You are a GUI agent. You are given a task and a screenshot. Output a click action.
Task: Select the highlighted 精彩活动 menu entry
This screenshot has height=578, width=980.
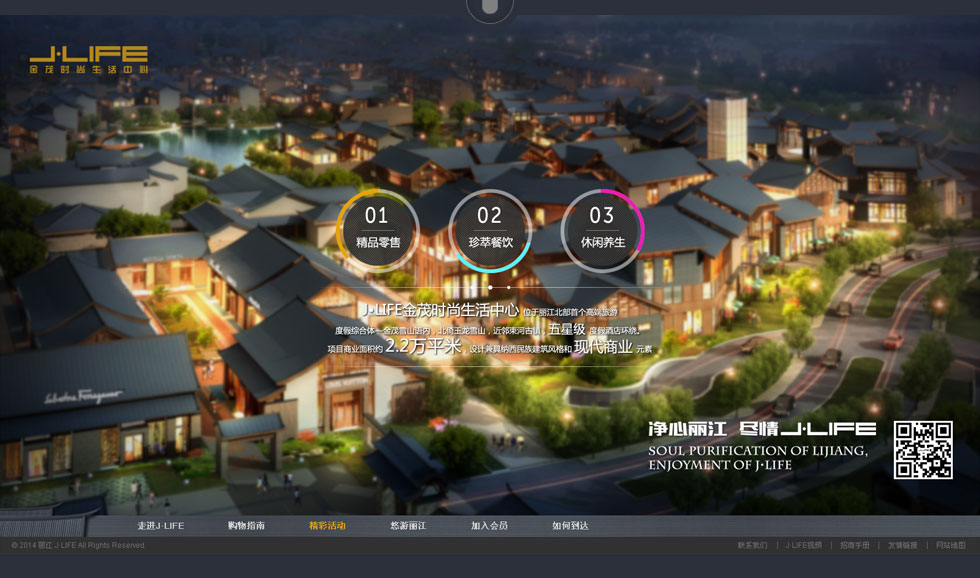pyautogui.click(x=327, y=526)
